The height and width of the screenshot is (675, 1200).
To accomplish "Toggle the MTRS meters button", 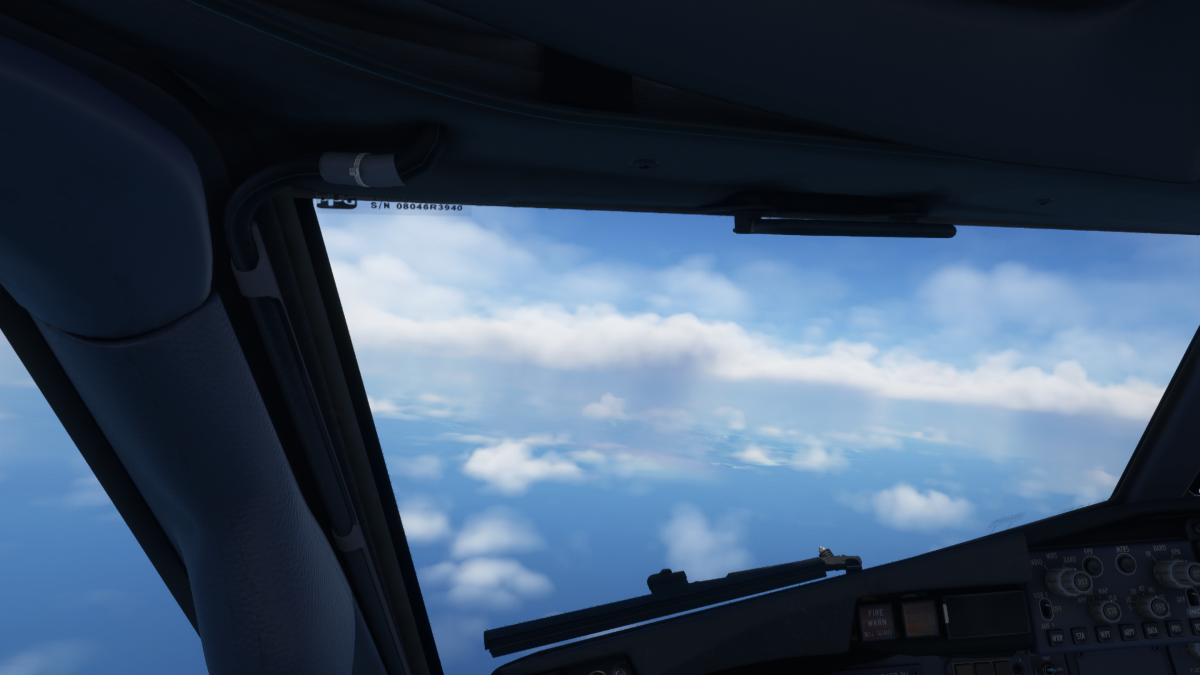I will tap(1126, 563).
